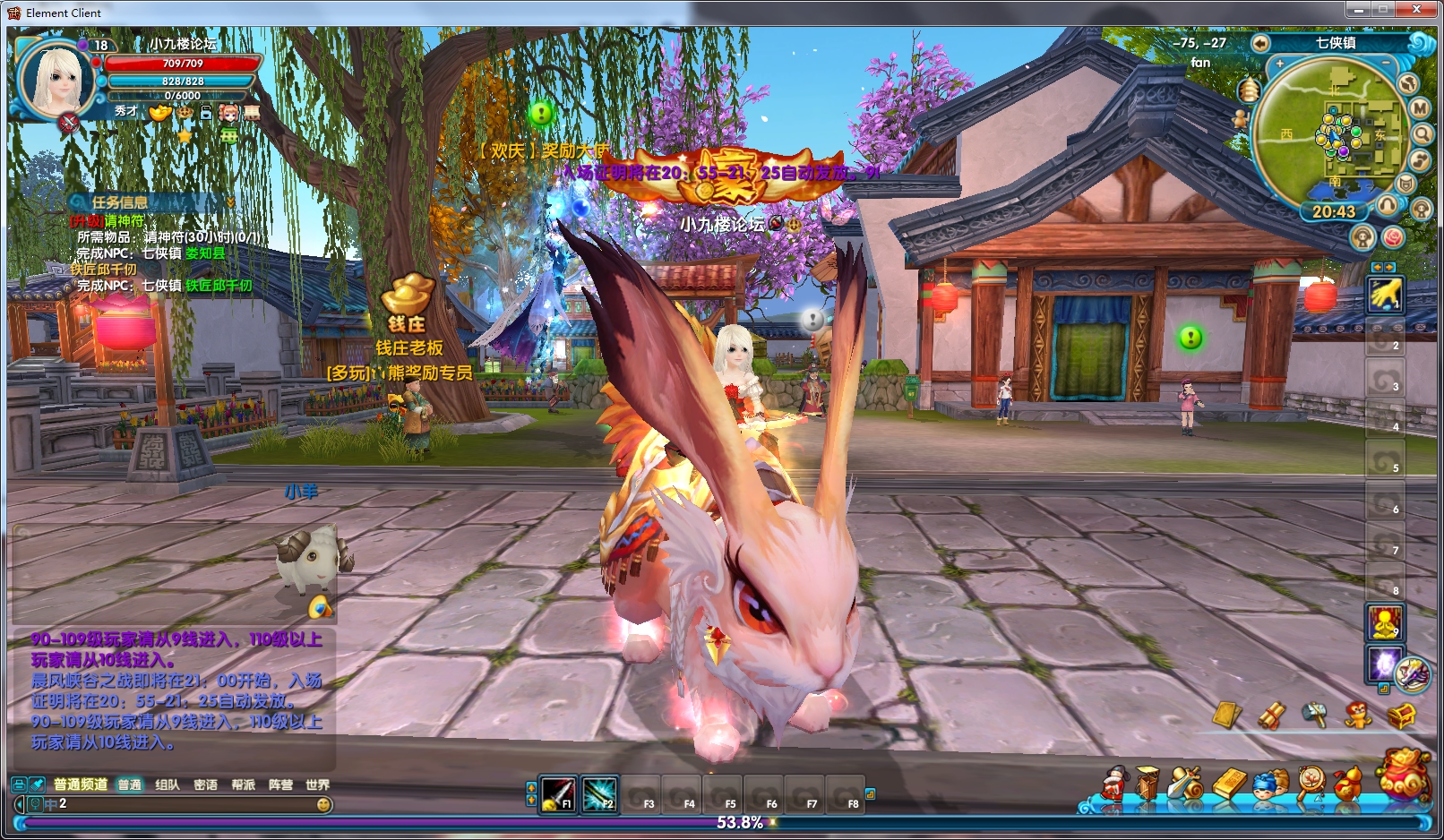Activate the sword skill in slot F1

557,793
